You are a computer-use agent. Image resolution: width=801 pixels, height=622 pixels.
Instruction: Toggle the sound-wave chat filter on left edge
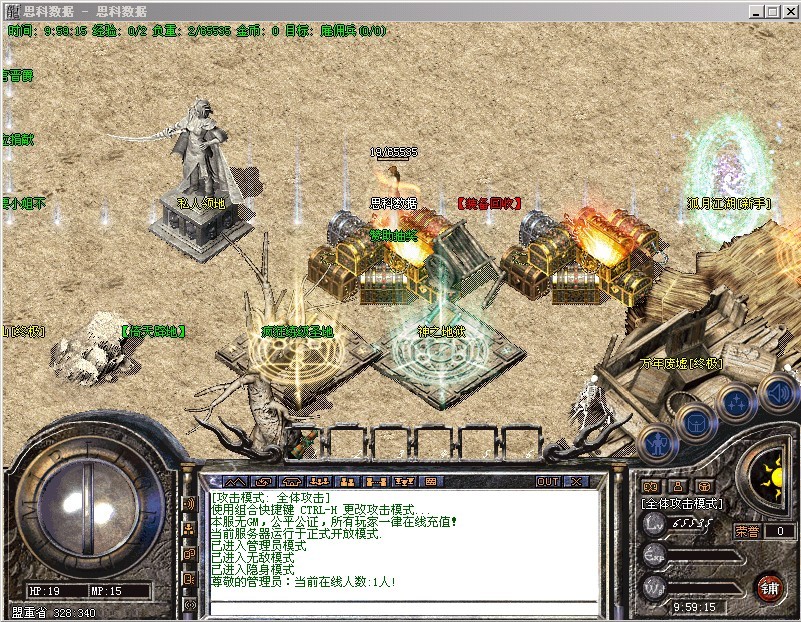pyautogui.click(x=190, y=504)
